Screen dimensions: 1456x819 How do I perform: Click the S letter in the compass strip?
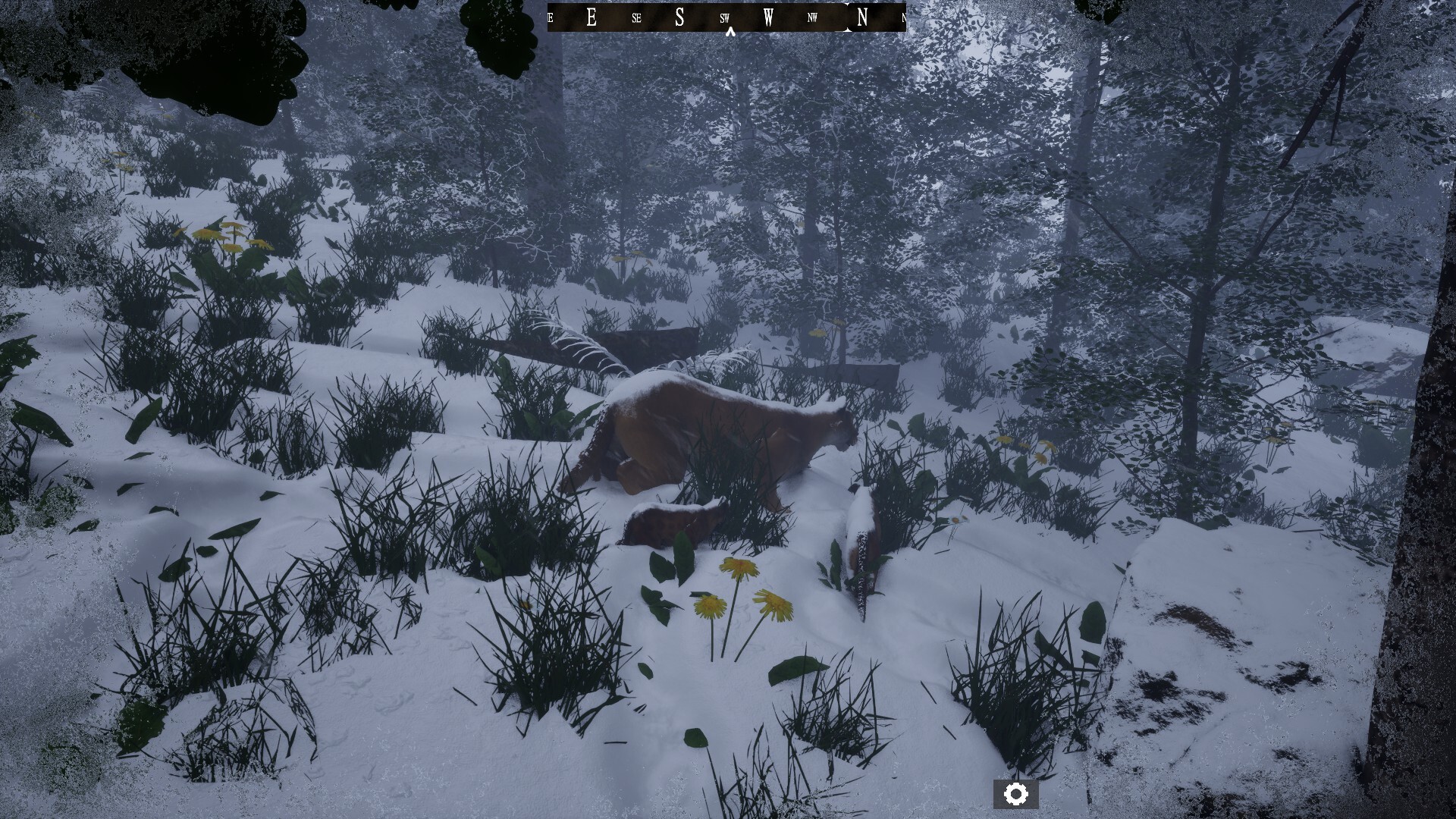(680, 16)
